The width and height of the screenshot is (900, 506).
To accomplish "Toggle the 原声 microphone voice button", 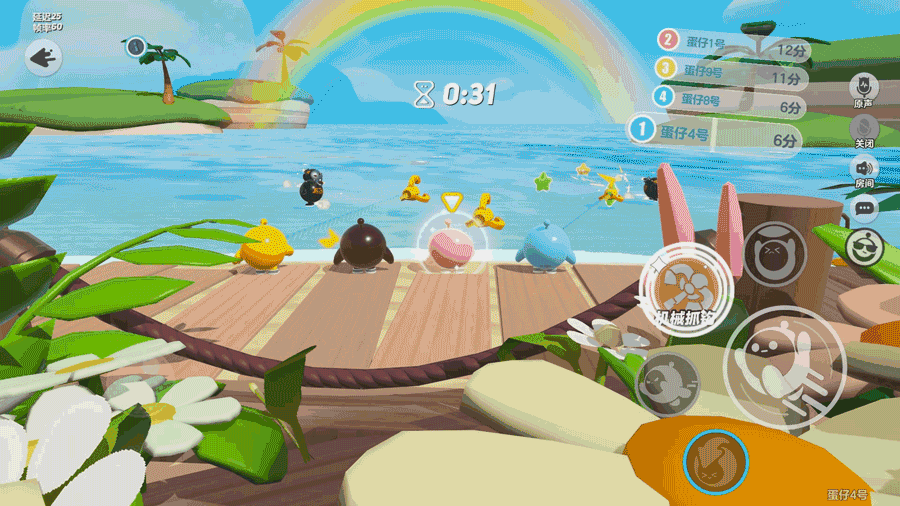I will coord(862,87).
